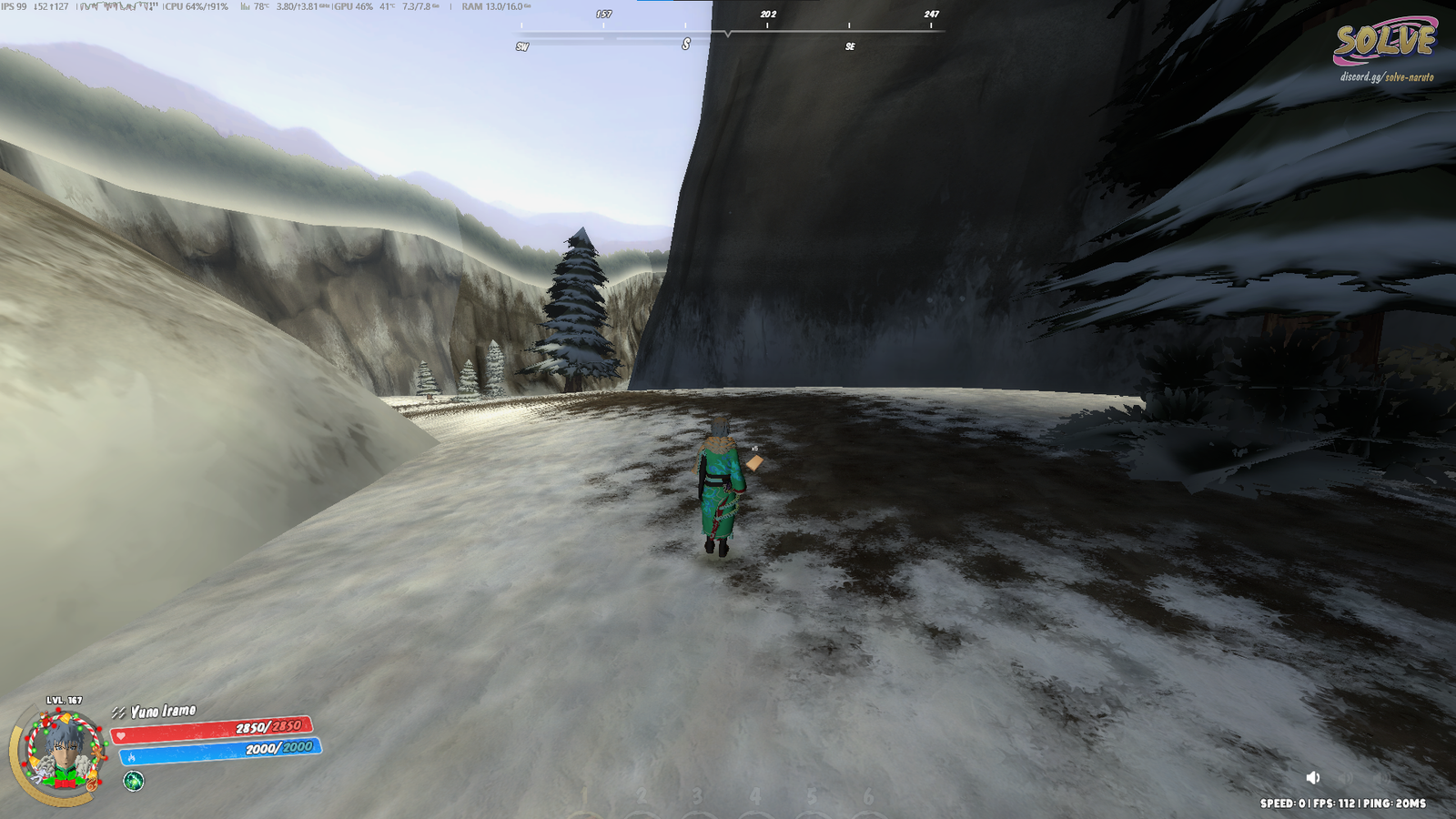Open the discord.gg/solve-naruto link
The image size is (1456, 819).
1386,77
